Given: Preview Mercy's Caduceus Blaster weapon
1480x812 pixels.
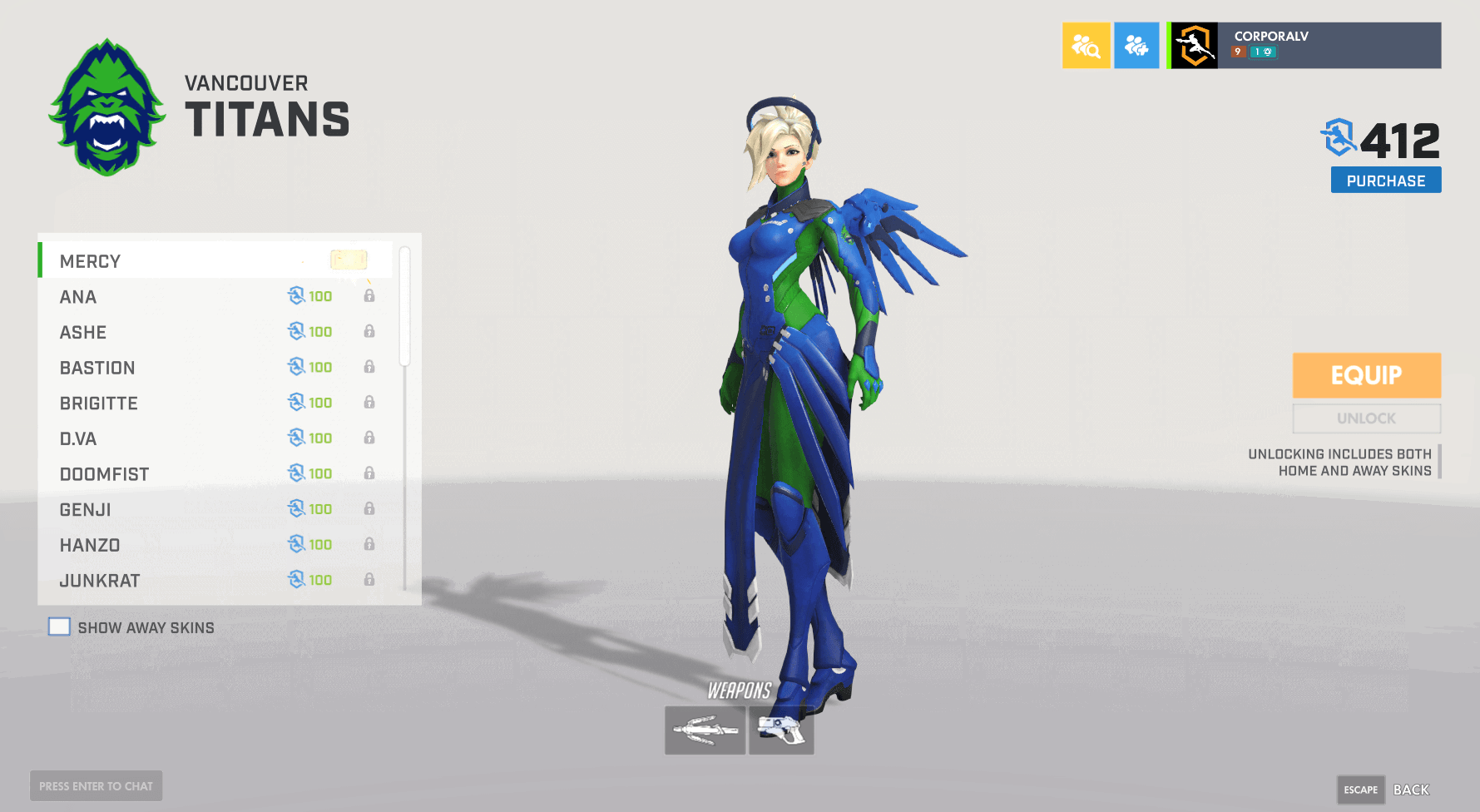Looking at the screenshot, I should click(x=781, y=730).
